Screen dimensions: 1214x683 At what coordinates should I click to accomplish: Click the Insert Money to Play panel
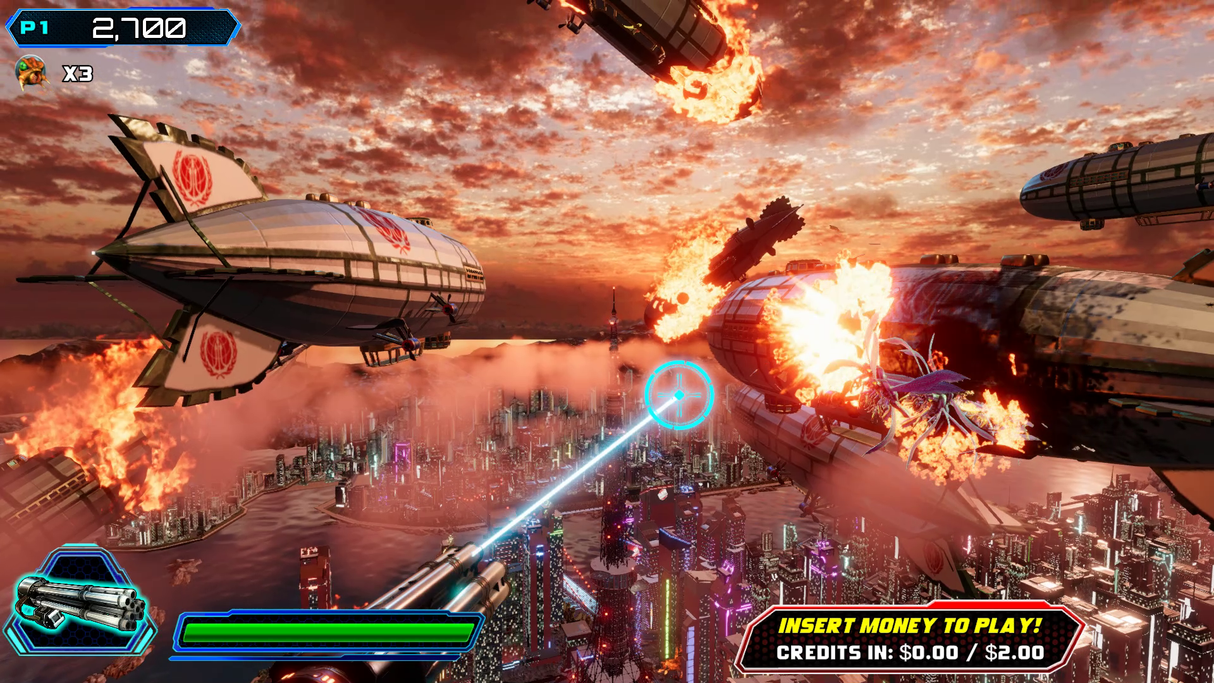[909, 638]
